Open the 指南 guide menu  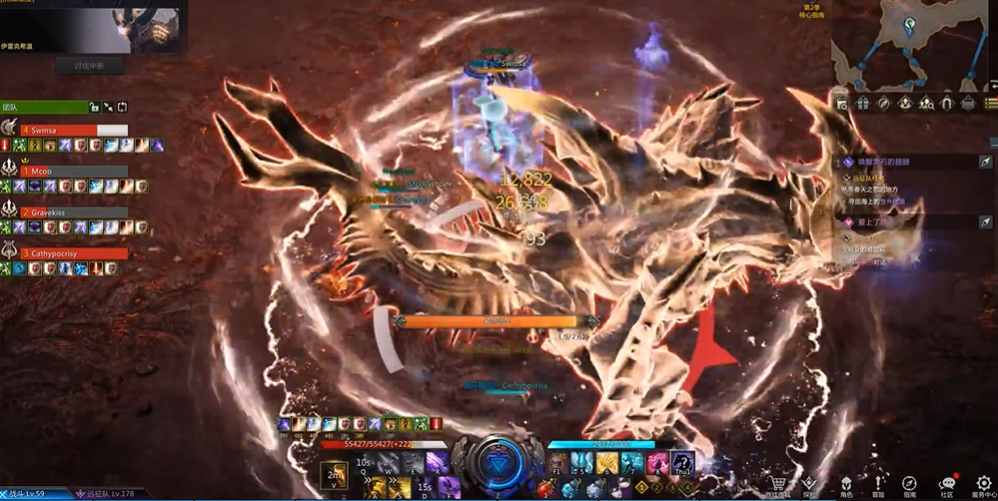909,484
